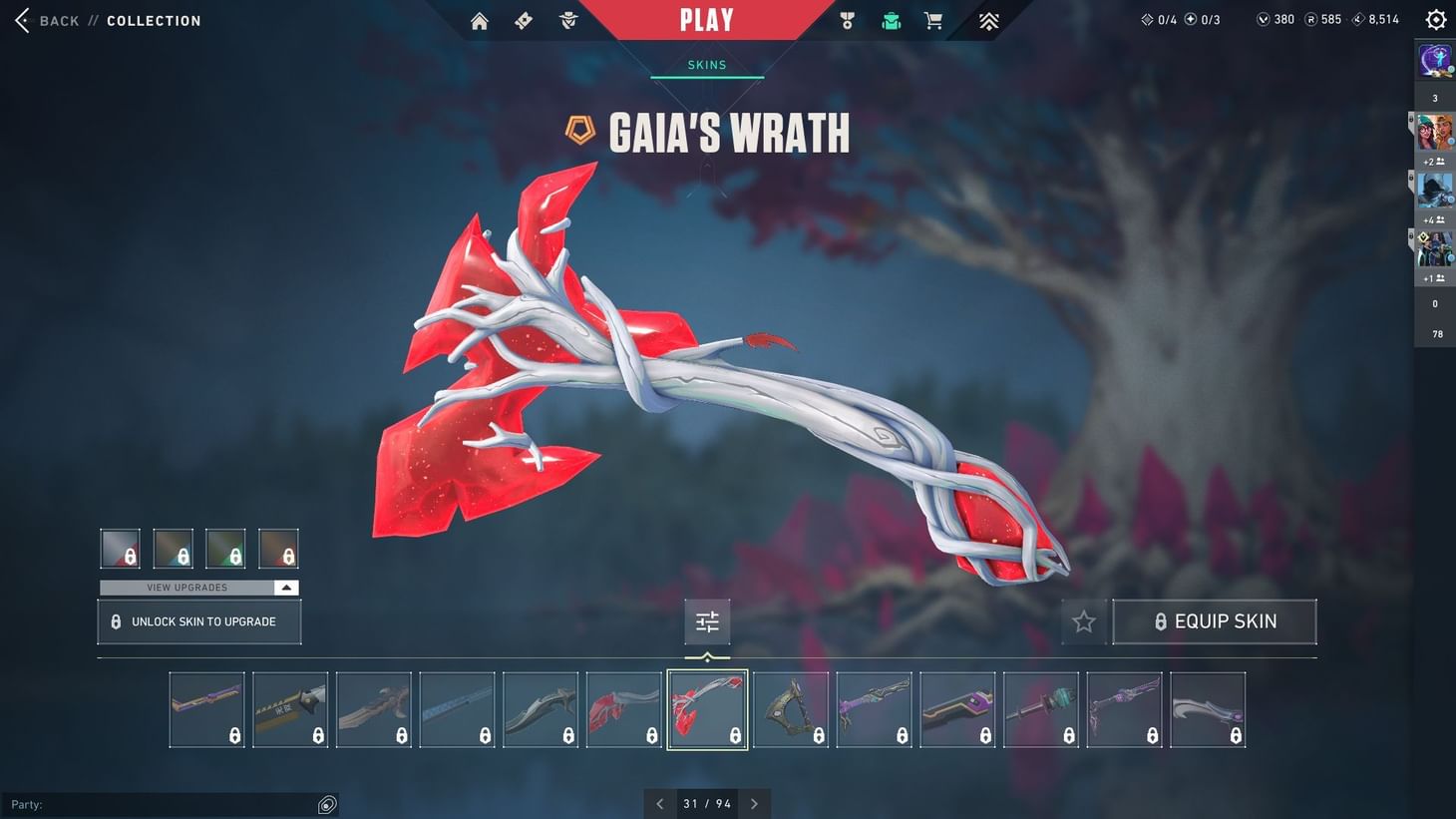Collapse the View Upgrades panel

tap(286, 588)
